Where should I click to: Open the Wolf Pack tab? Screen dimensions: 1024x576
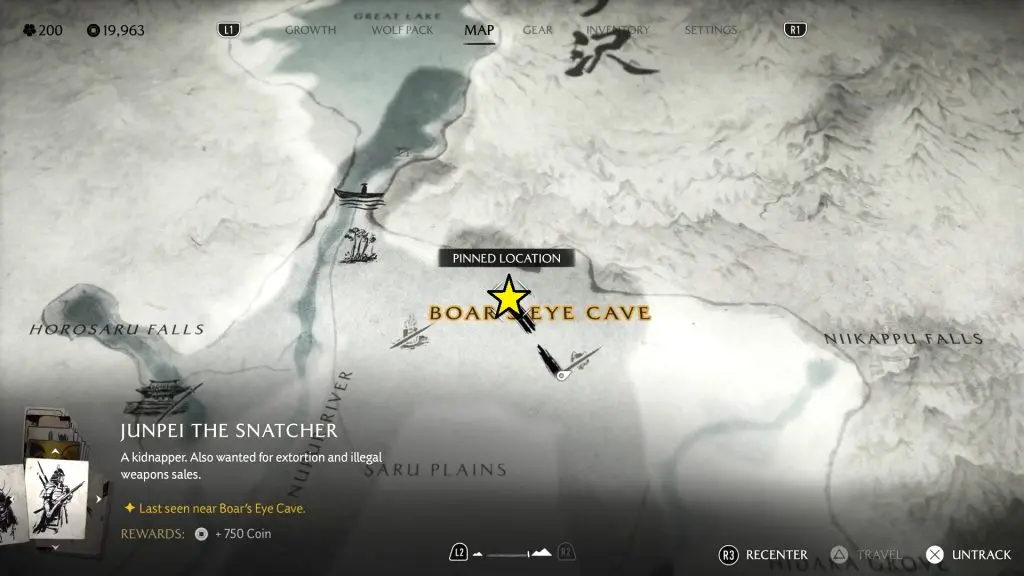tap(400, 30)
